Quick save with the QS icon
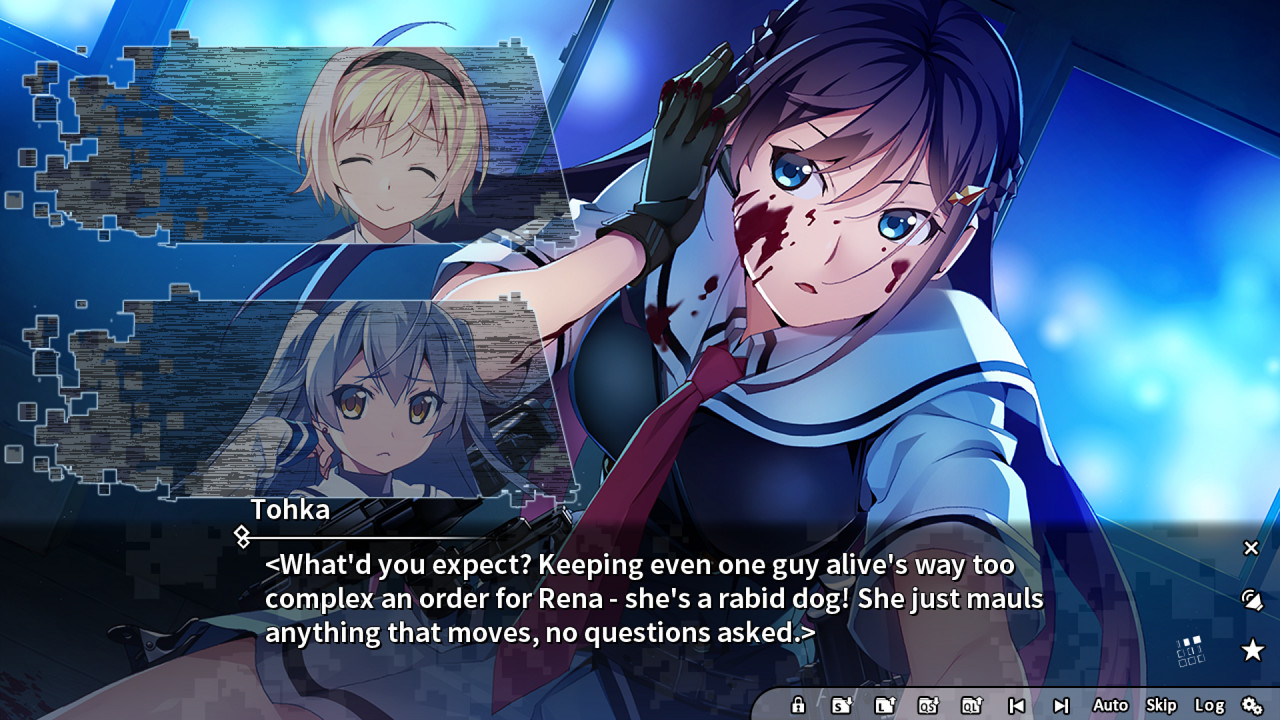Image resolution: width=1280 pixels, height=720 pixels. [x=928, y=705]
